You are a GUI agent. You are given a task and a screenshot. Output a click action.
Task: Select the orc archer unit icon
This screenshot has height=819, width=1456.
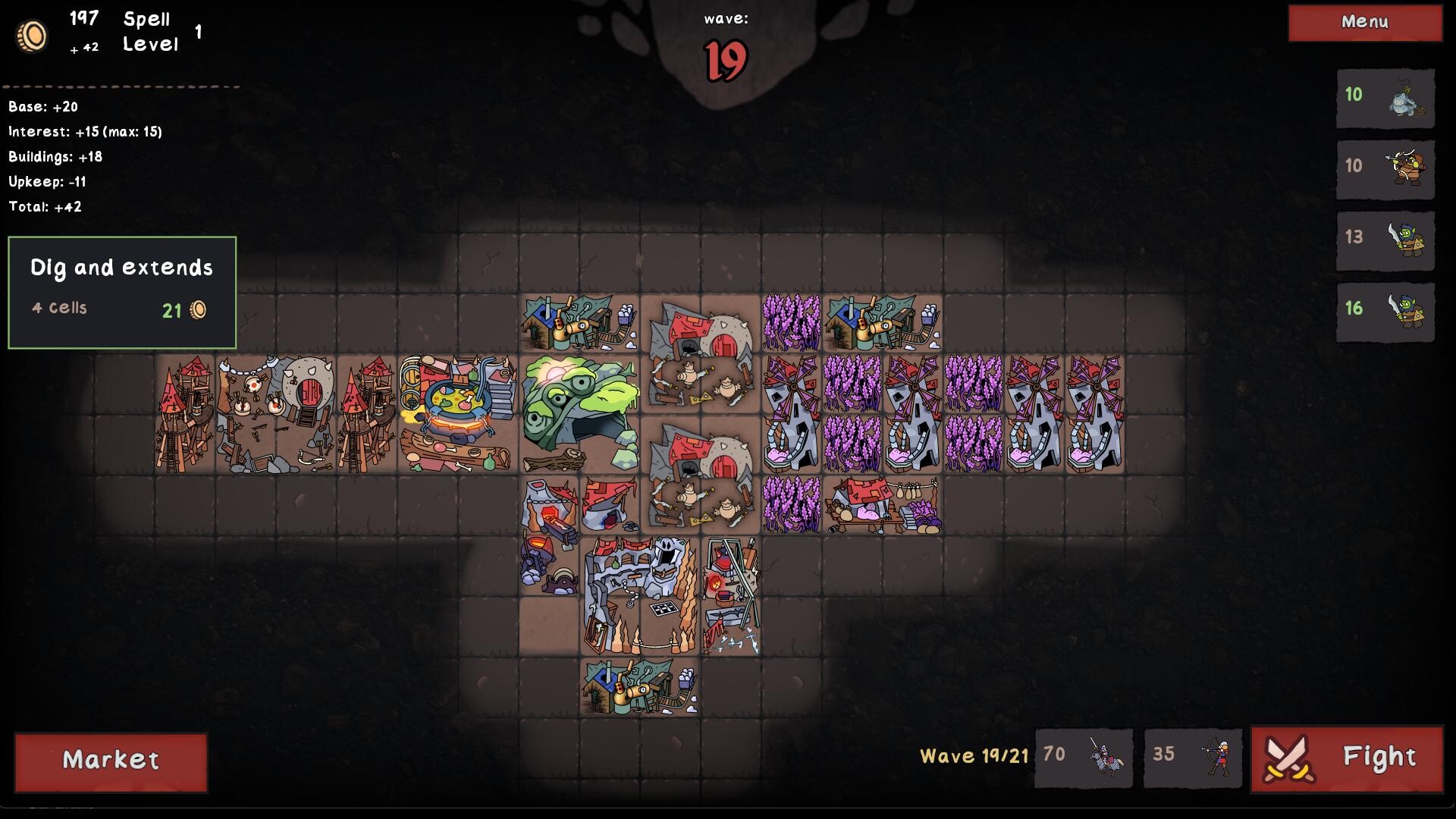coord(1384,170)
